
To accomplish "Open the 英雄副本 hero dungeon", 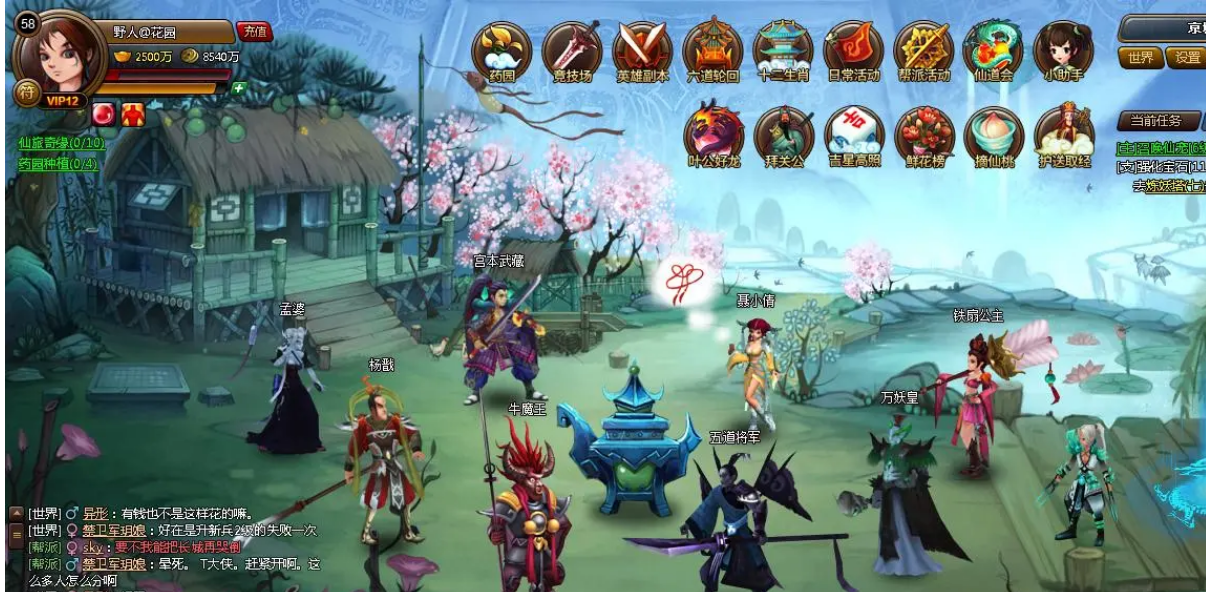I will pos(642,50).
